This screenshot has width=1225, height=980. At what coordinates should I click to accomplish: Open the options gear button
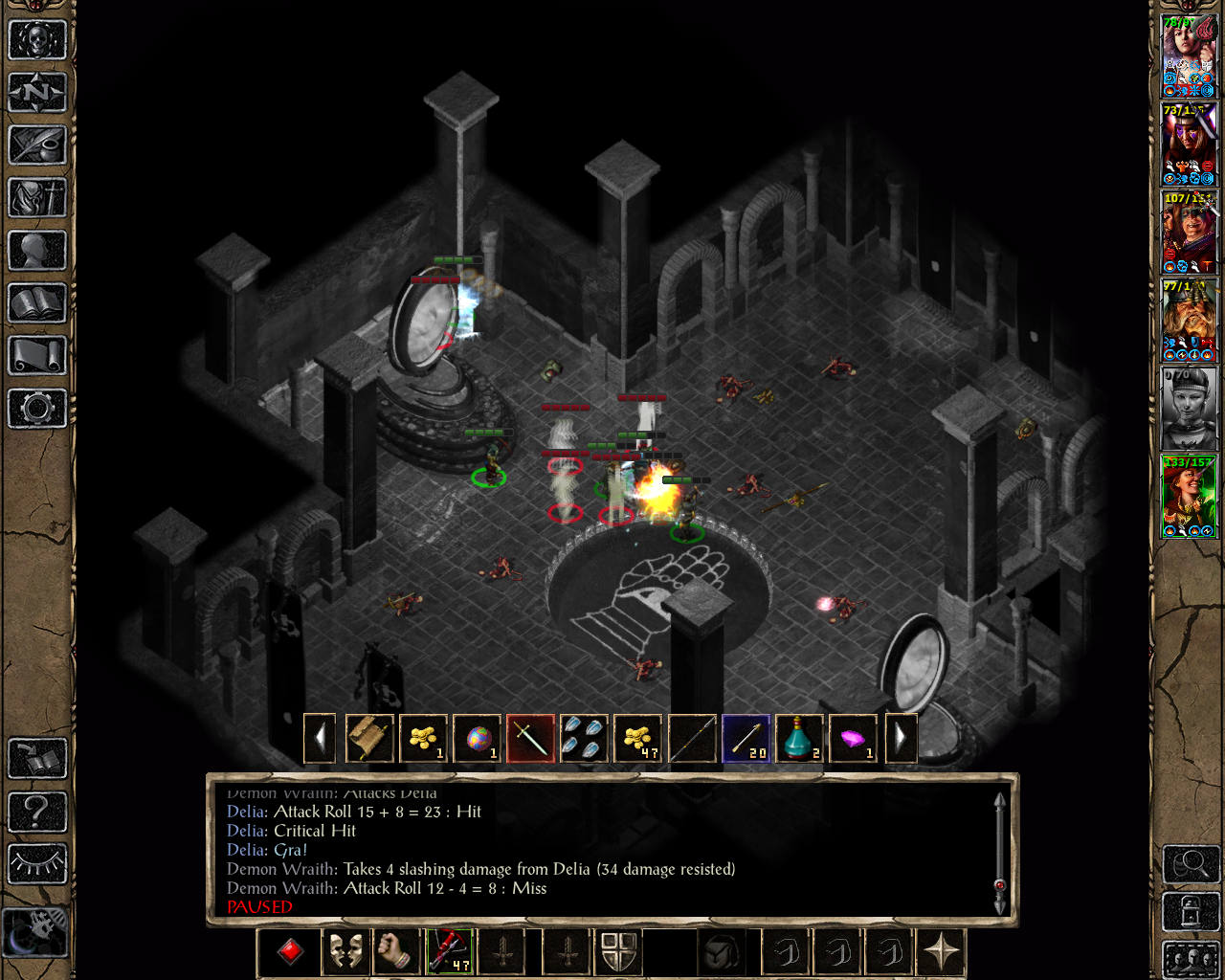pyautogui.click(x=37, y=409)
